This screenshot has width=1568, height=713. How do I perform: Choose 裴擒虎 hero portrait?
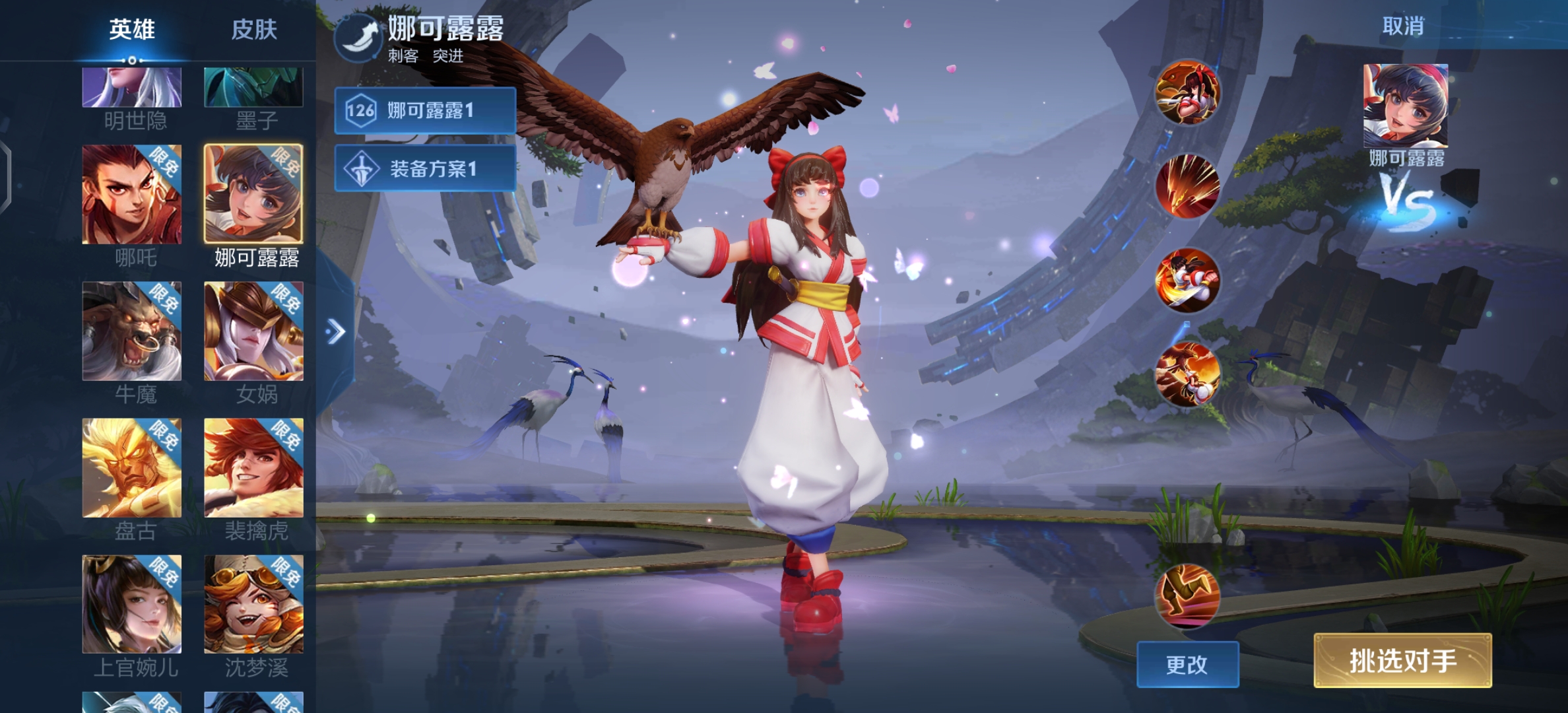(254, 468)
